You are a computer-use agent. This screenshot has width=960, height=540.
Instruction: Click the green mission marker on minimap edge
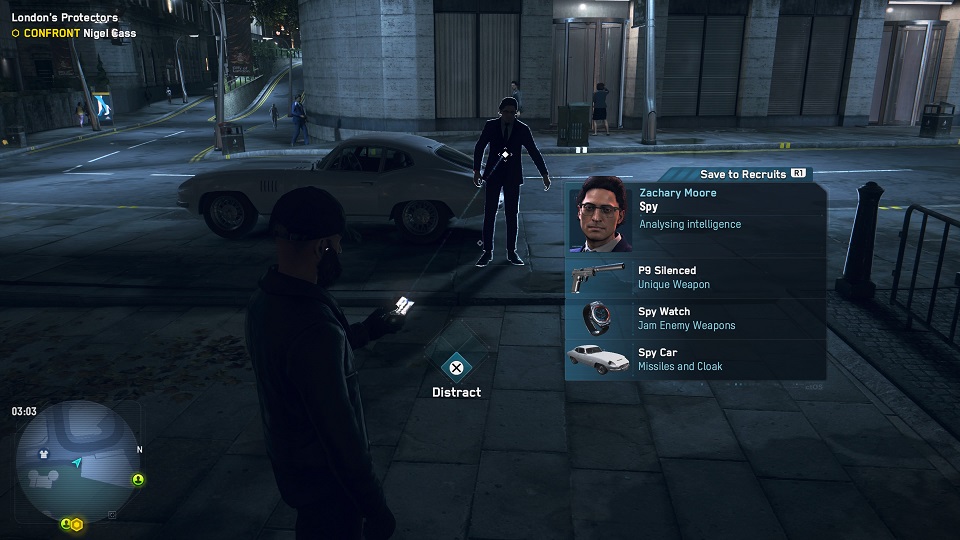[x=138, y=480]
